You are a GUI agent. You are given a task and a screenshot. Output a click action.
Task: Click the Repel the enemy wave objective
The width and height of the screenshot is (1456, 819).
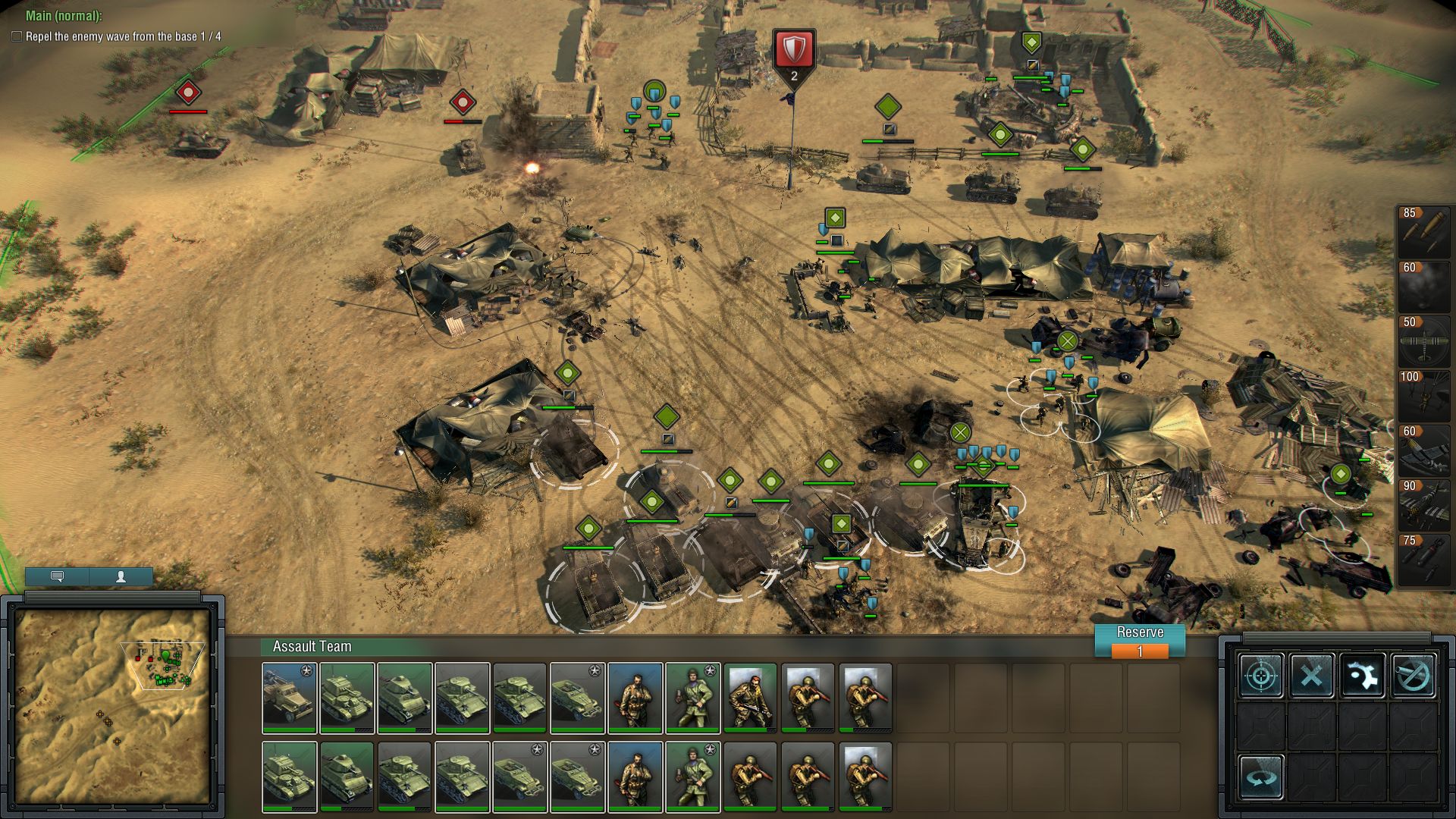click(123, 36)
